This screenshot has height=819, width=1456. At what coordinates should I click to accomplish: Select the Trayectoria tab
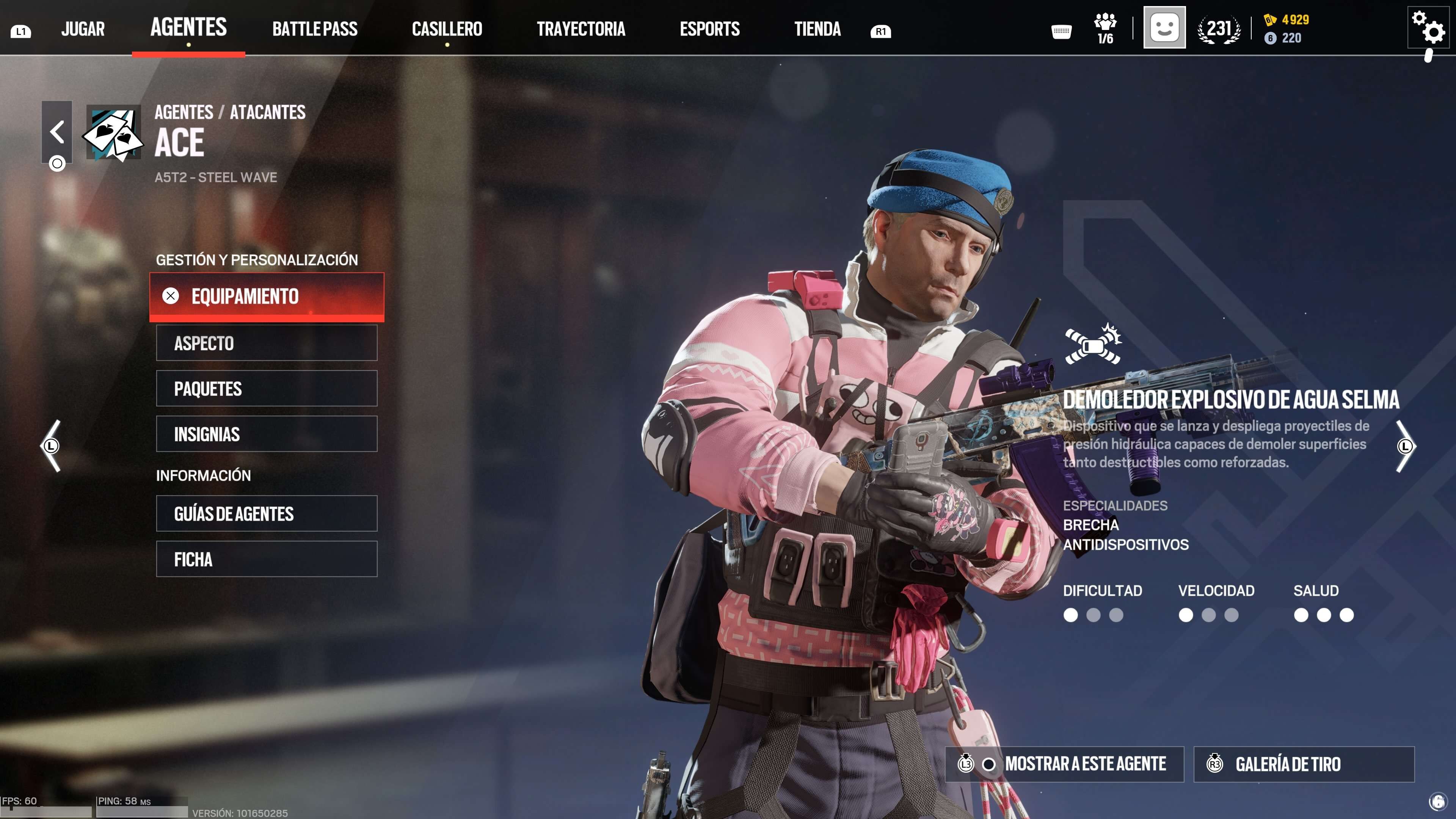tap(581, 29)
